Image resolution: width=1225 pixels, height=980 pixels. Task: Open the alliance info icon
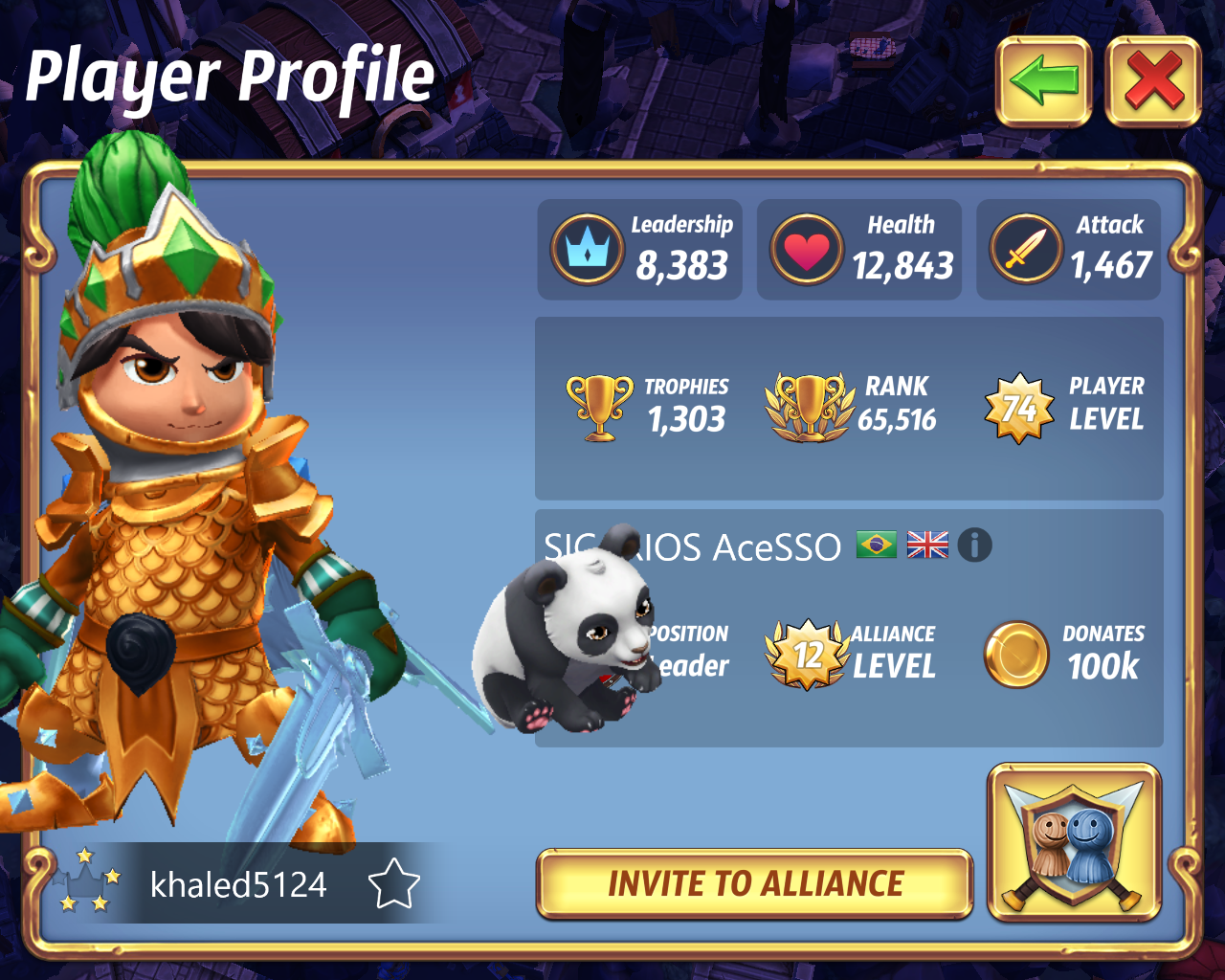[x=974, y=546]
